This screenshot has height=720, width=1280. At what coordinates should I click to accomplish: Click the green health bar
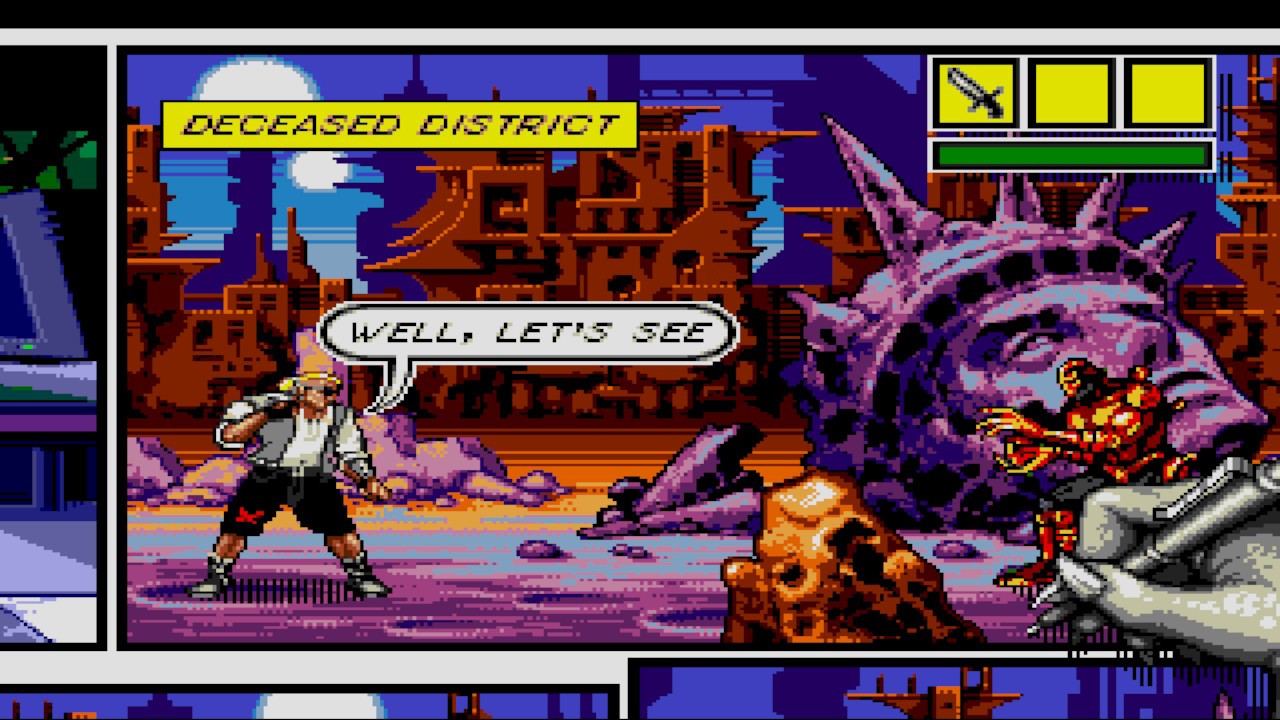pyautogui.click(x=1070, y=155)
